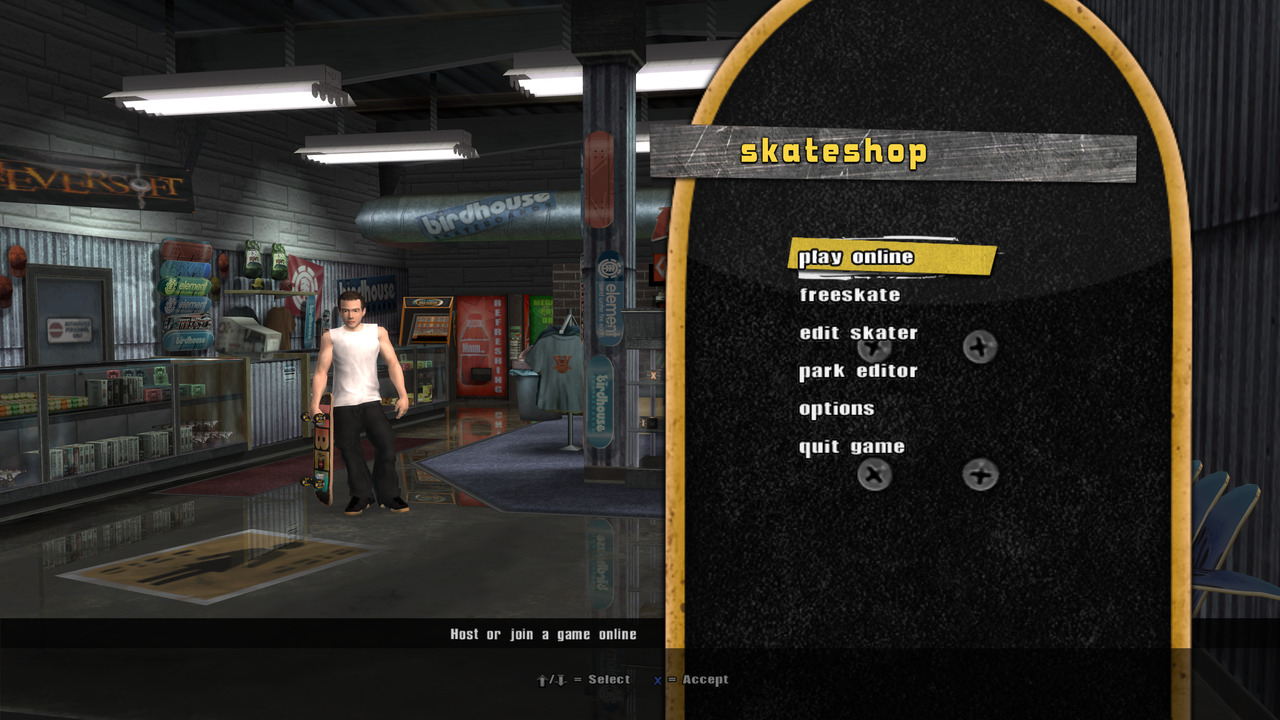Select the highlighted Play Online entry
This screenshot has height=720, width=1280.
(x=857, y=257)
